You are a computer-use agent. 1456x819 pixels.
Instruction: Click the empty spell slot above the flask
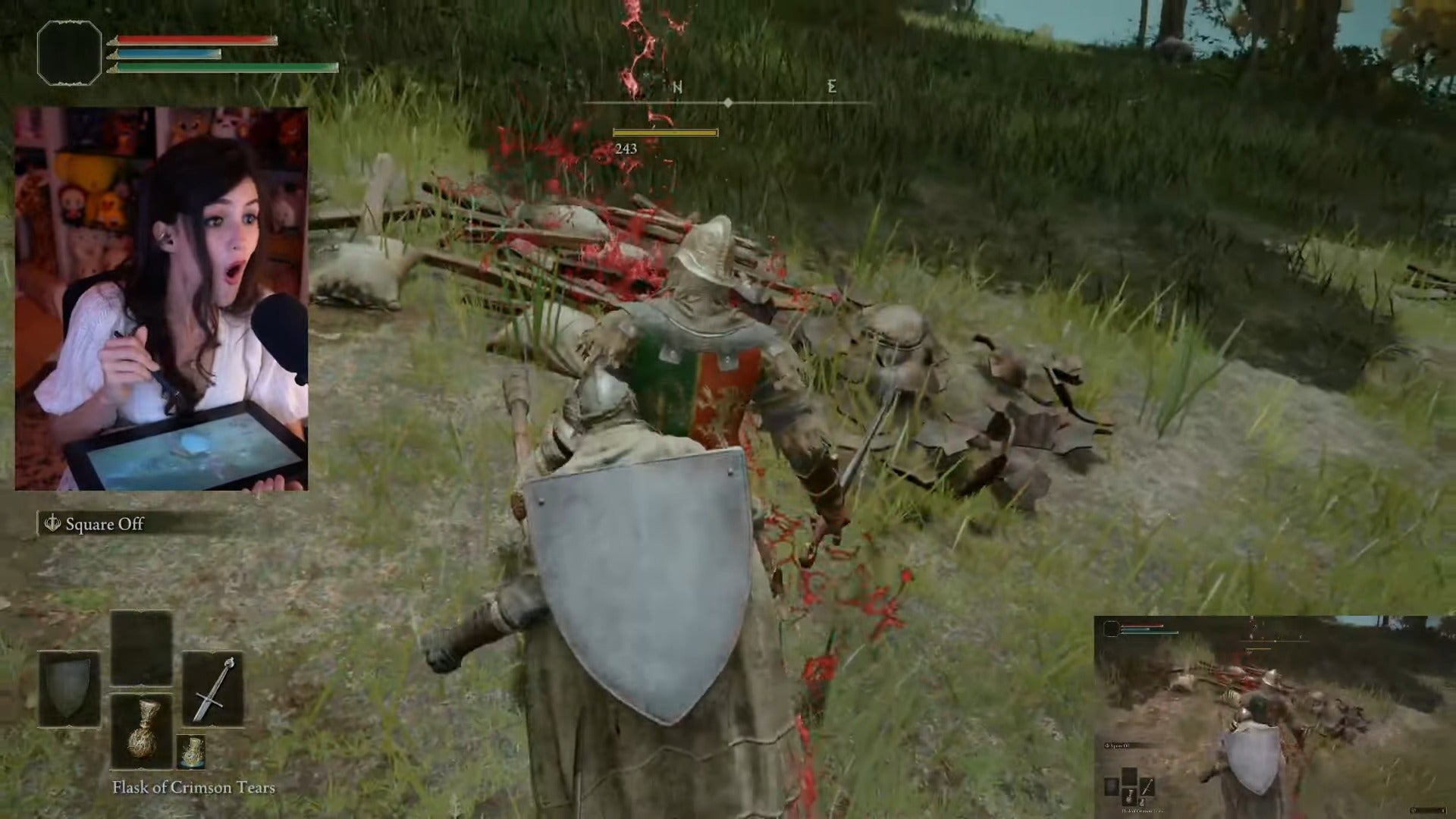coord(140,649)
